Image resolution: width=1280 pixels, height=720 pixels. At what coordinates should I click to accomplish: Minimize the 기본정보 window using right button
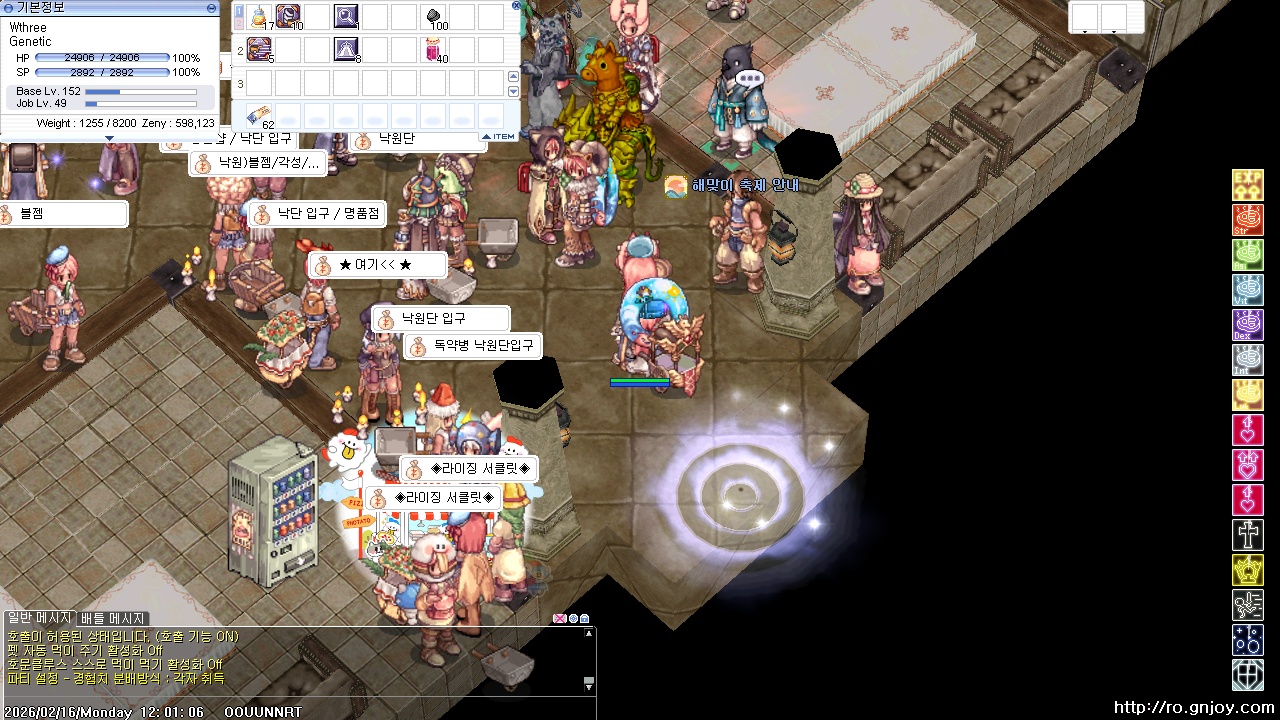point(211,7)
